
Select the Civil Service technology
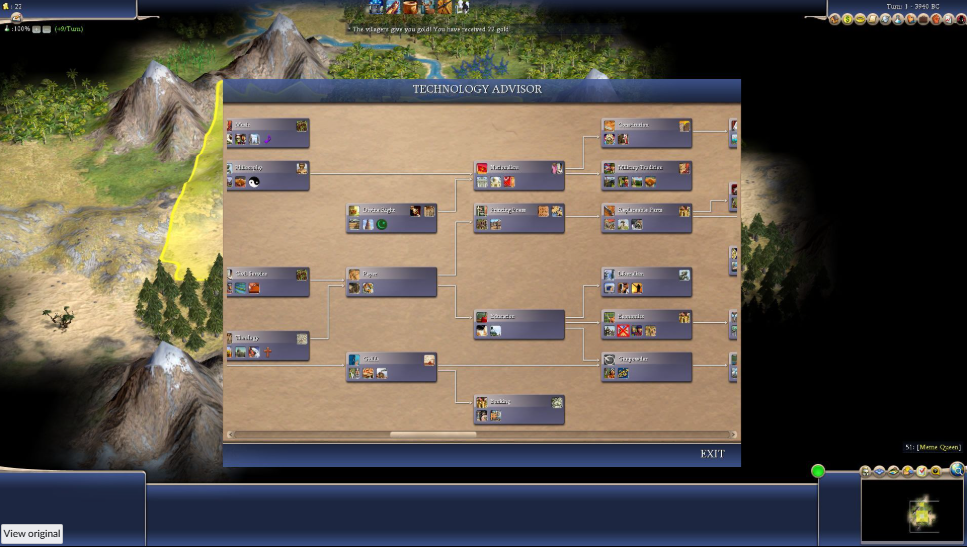(267, 281)
